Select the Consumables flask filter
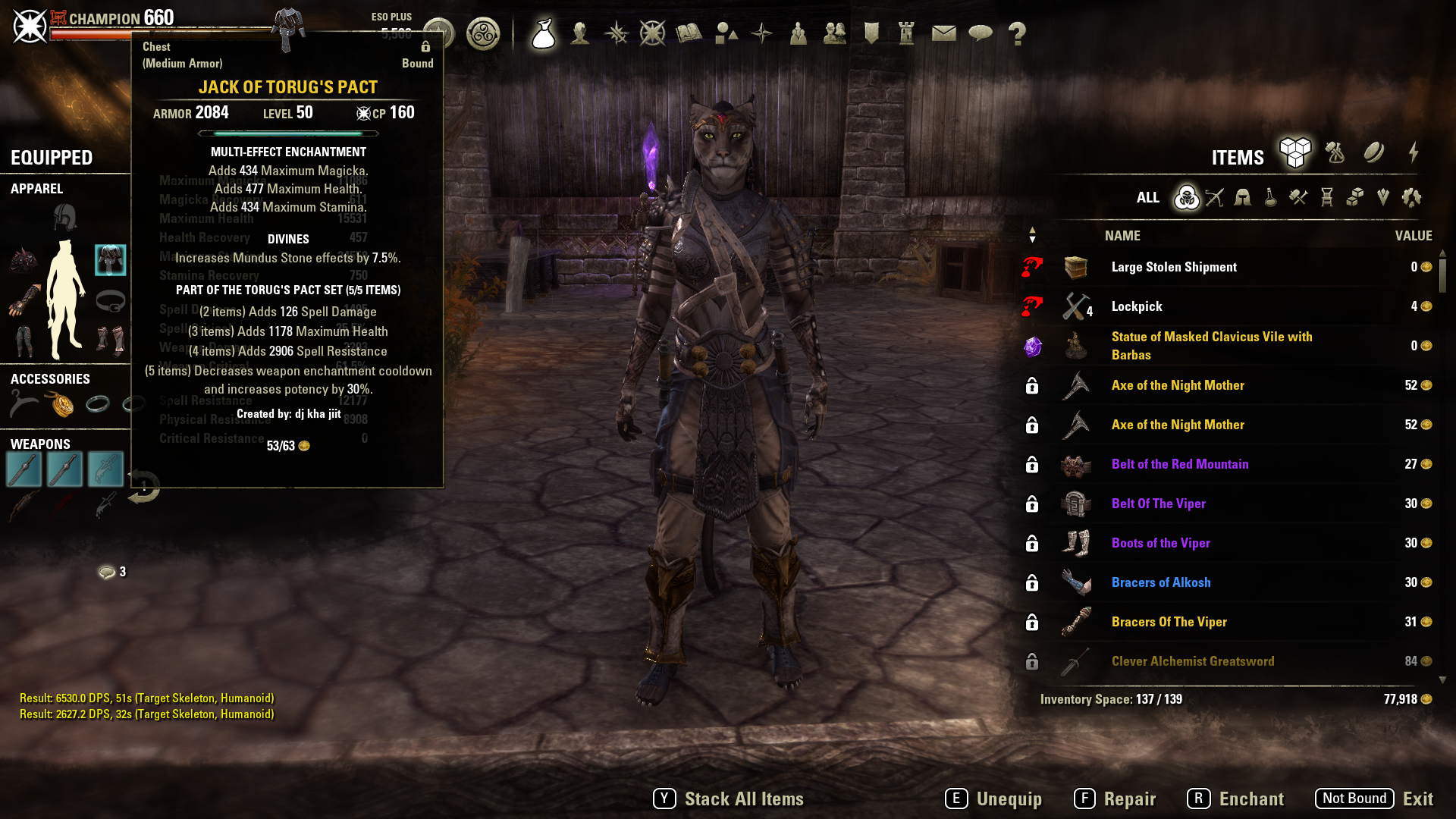The width and height of the screenshot is (1456, 819). coord(1269,198)
